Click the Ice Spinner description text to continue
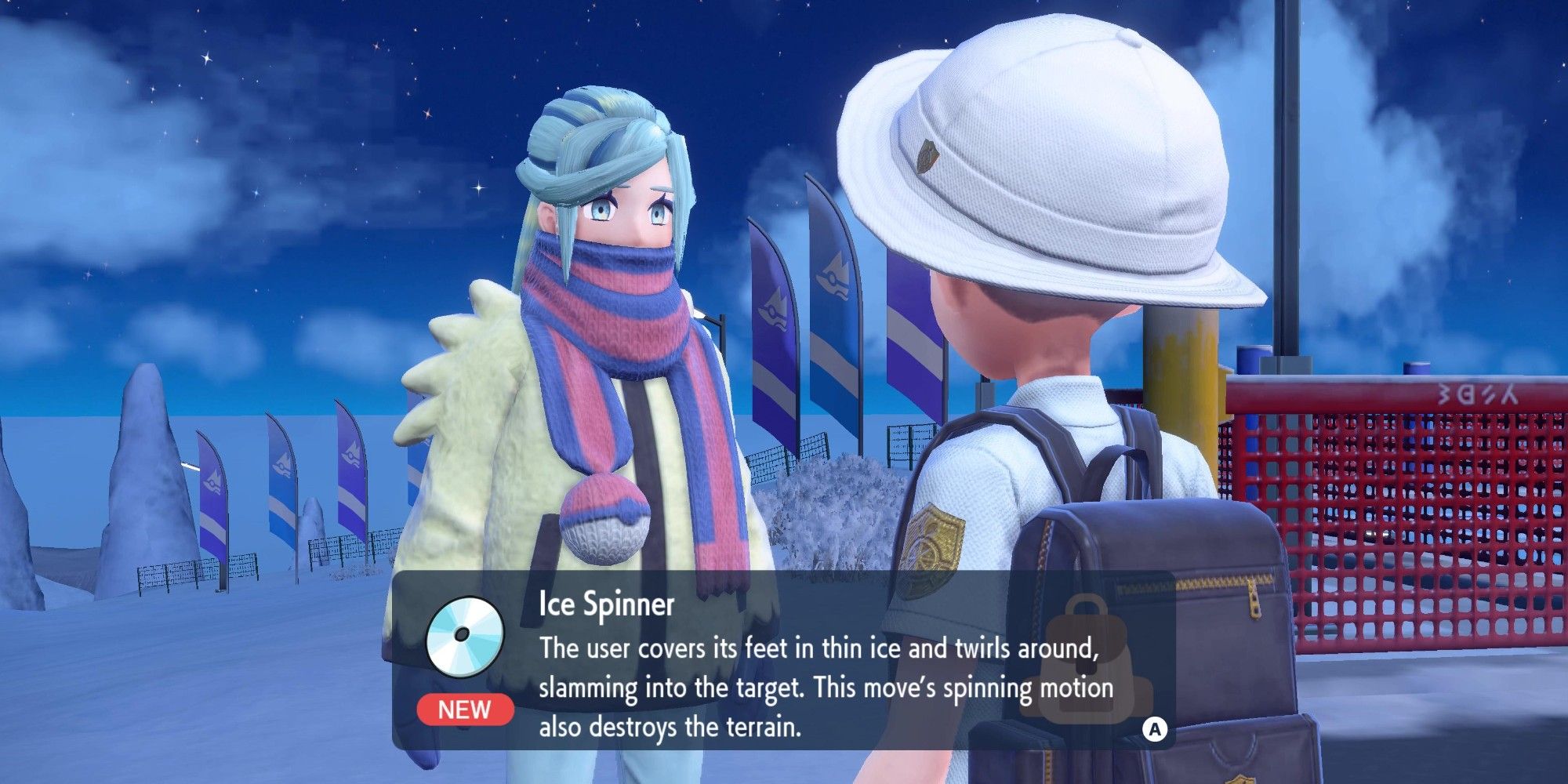The width and height of the screenshot is (1568, 784). click(825, 688)
